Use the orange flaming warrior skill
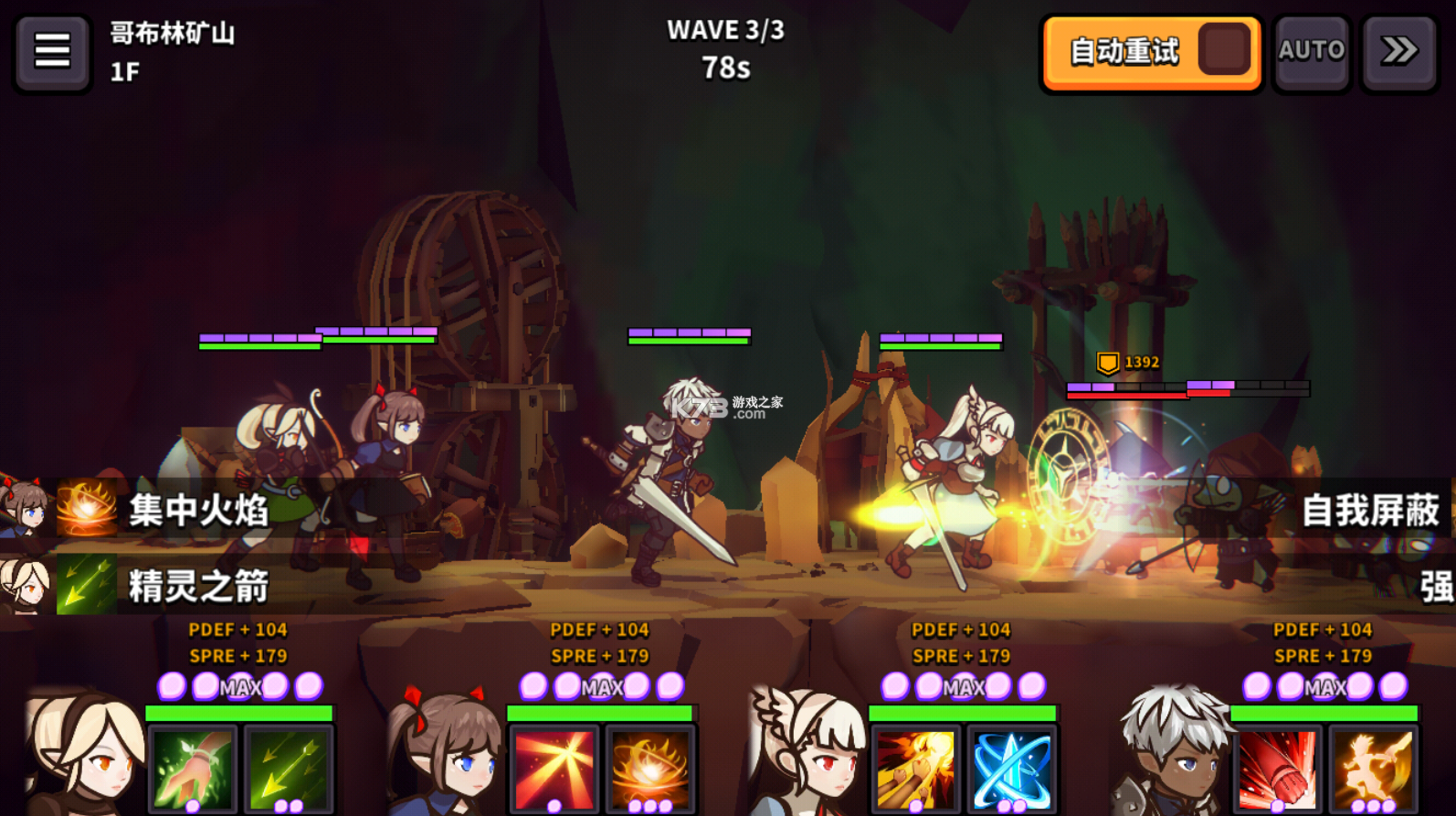Image resolution: width=1456 pixels, height=816 pixels. click(x=1373, y=768)
